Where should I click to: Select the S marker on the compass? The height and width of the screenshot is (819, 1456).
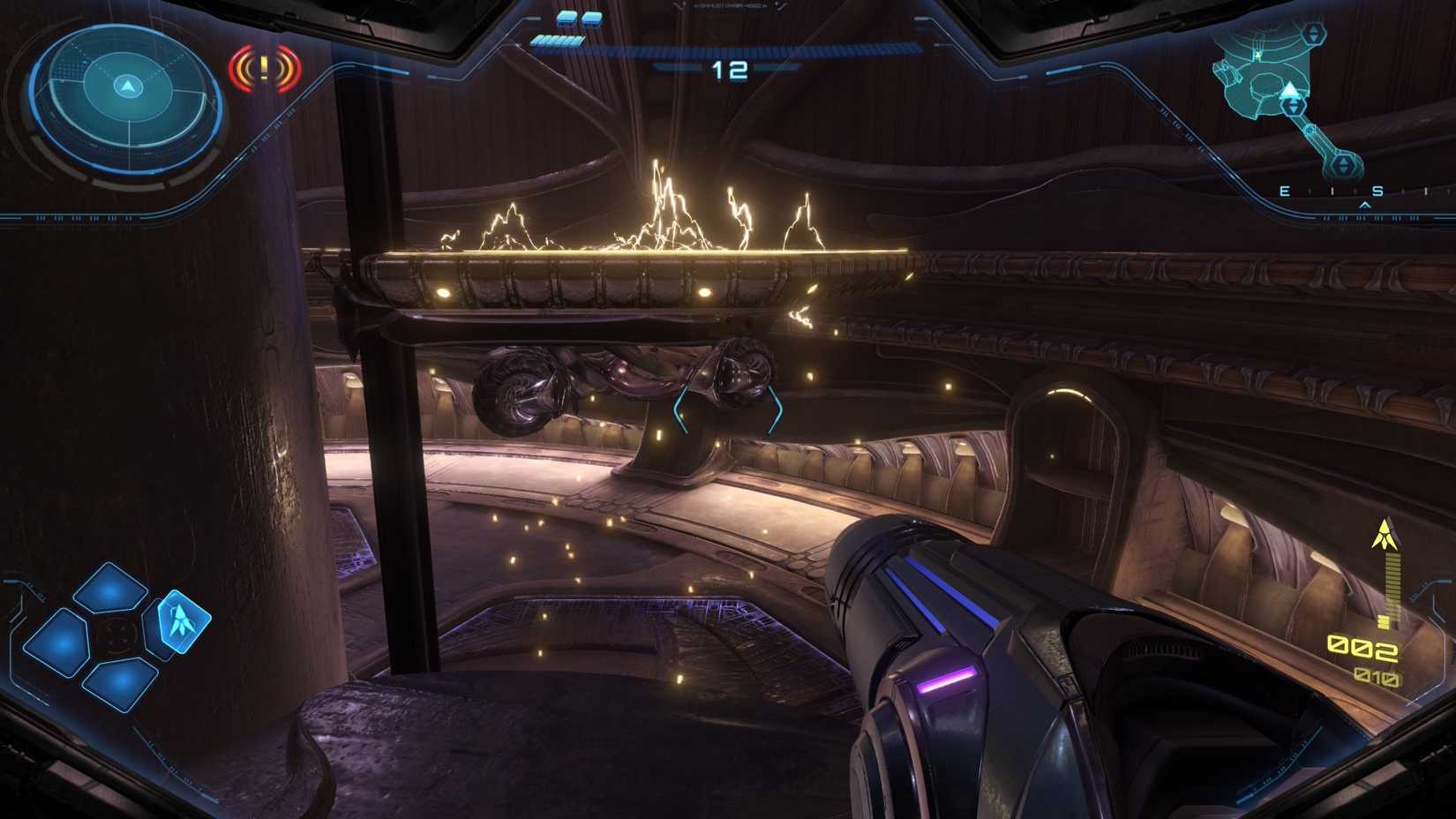pos(1377,191)
